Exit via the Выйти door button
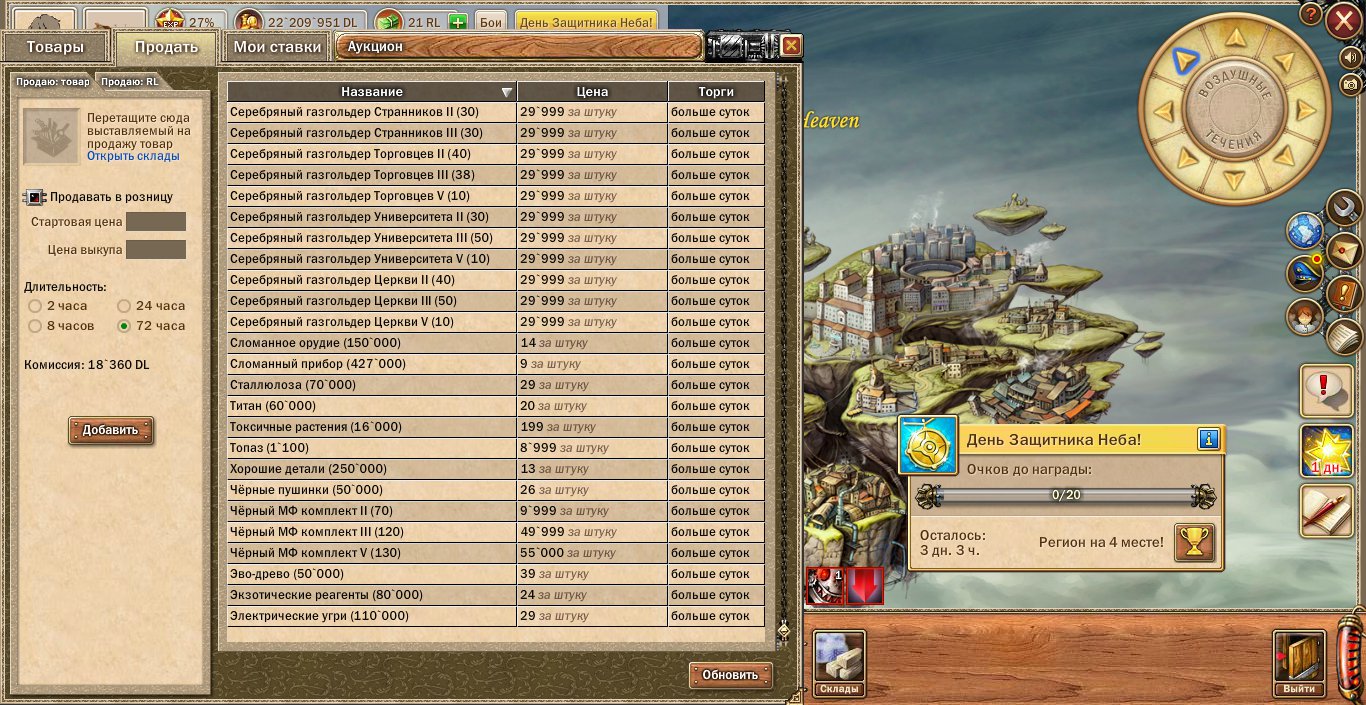1366x705 pixels. pyautogui.click(x=1299, y=663)
